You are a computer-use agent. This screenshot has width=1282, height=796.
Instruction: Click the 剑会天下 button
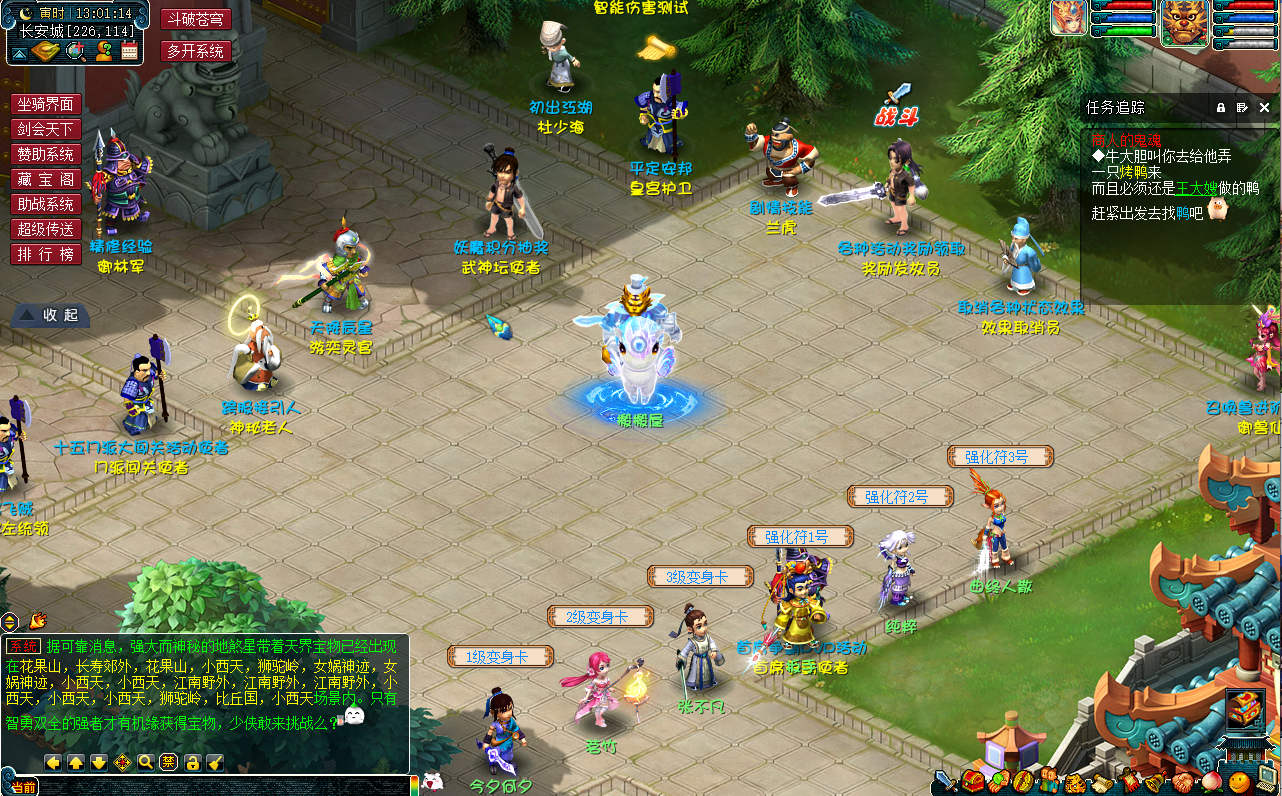[x=46, y=129]
